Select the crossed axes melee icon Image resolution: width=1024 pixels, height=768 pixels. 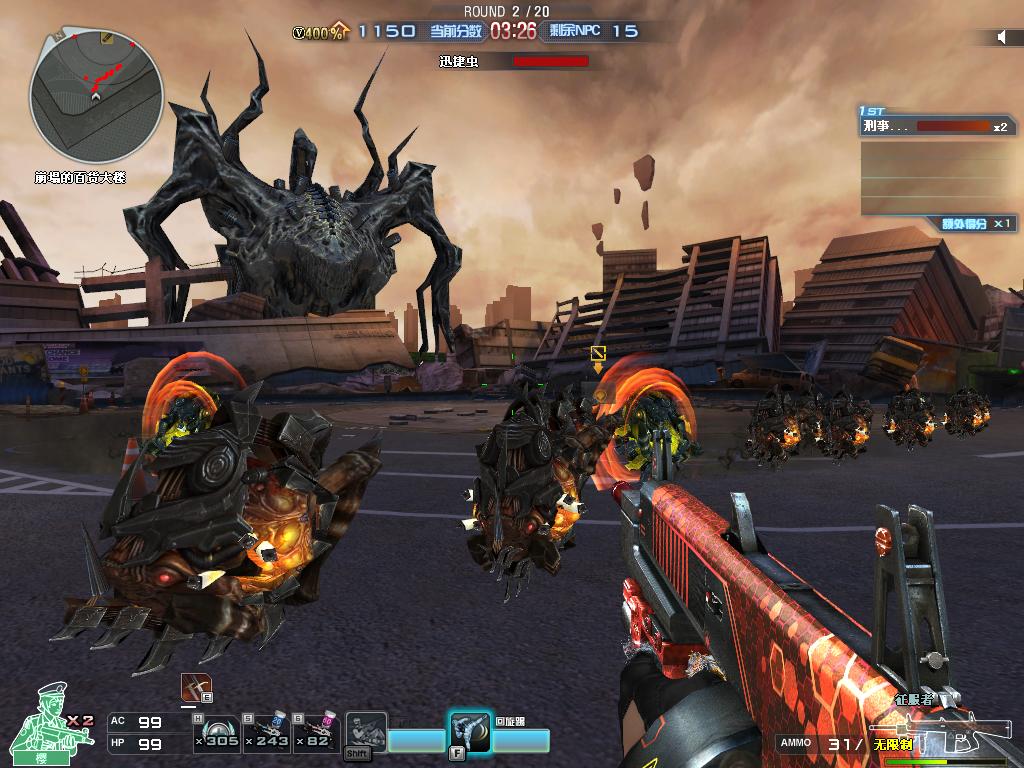tap(196, 688)
